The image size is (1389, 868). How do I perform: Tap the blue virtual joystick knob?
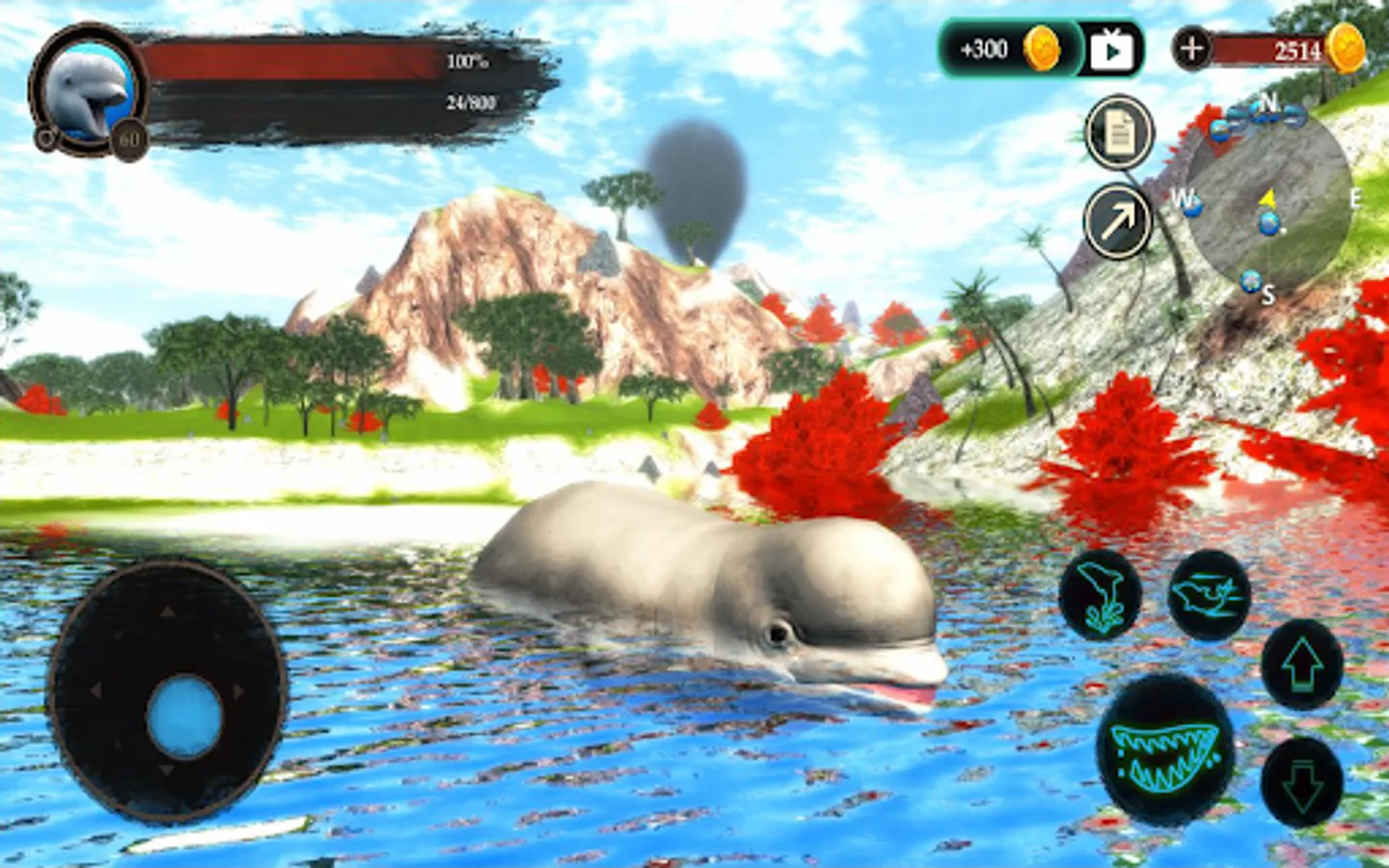pyautogui.click(x=184, y=716)
